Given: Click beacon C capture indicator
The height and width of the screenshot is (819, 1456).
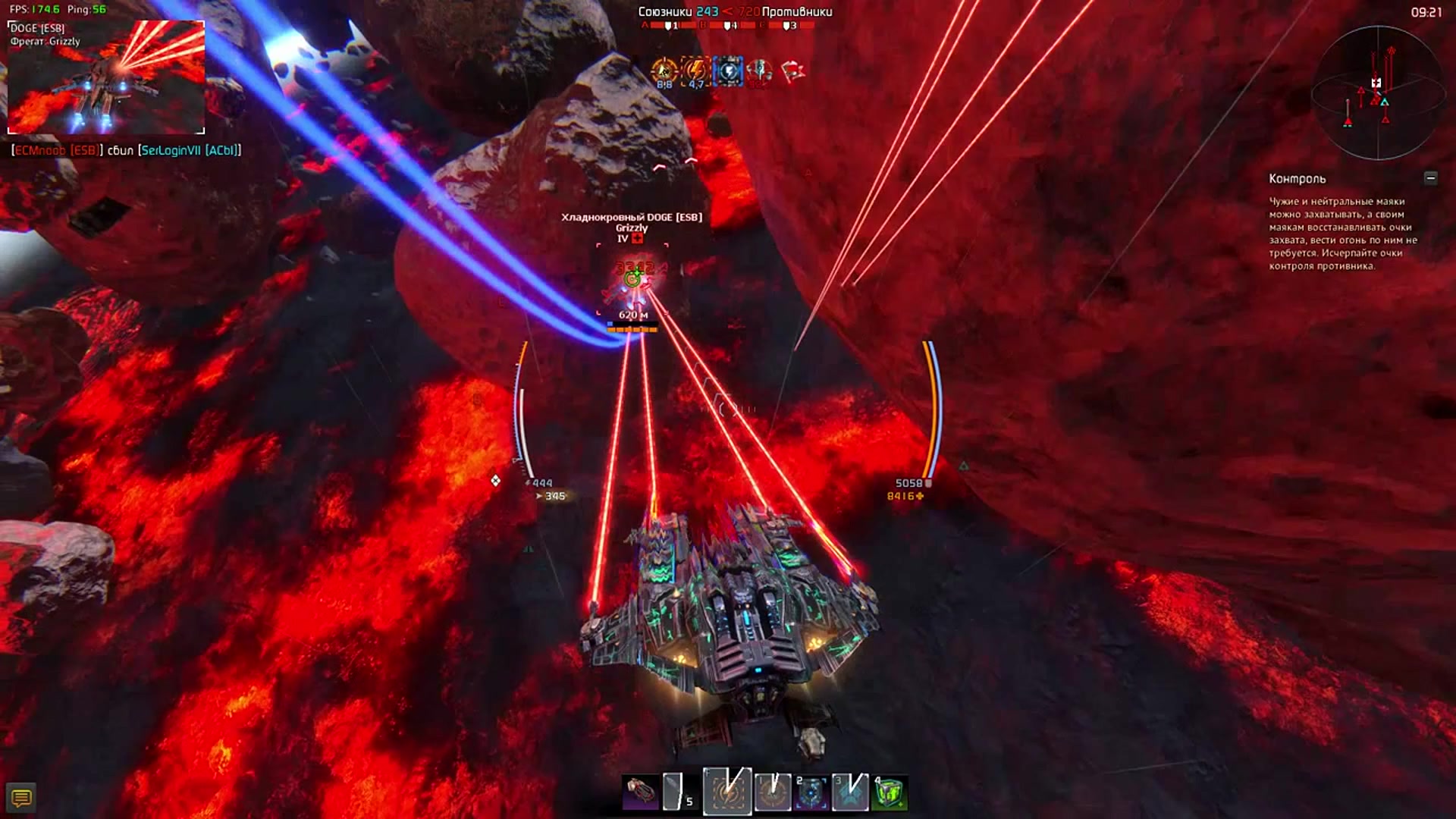Looking at the screenshot, I should click(x=786, y=26).
